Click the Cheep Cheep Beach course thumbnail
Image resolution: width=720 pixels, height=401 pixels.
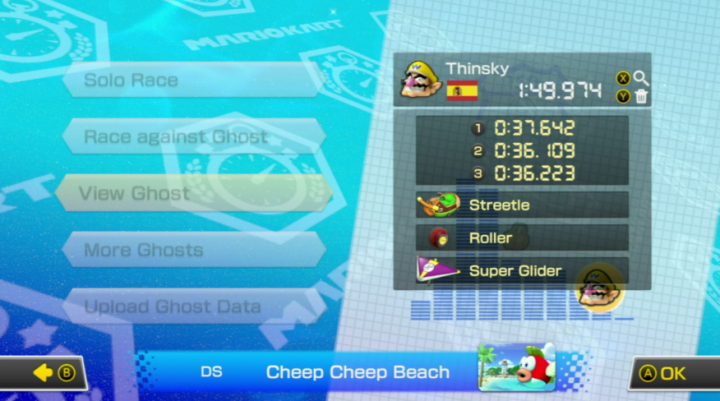[x=516, y=368]
